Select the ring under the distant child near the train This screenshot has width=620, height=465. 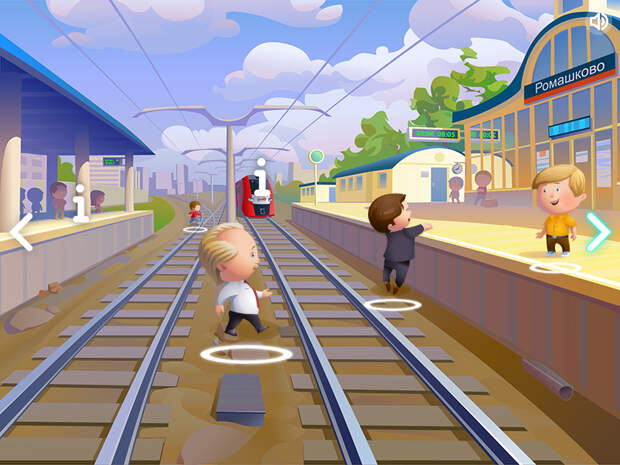195,229
